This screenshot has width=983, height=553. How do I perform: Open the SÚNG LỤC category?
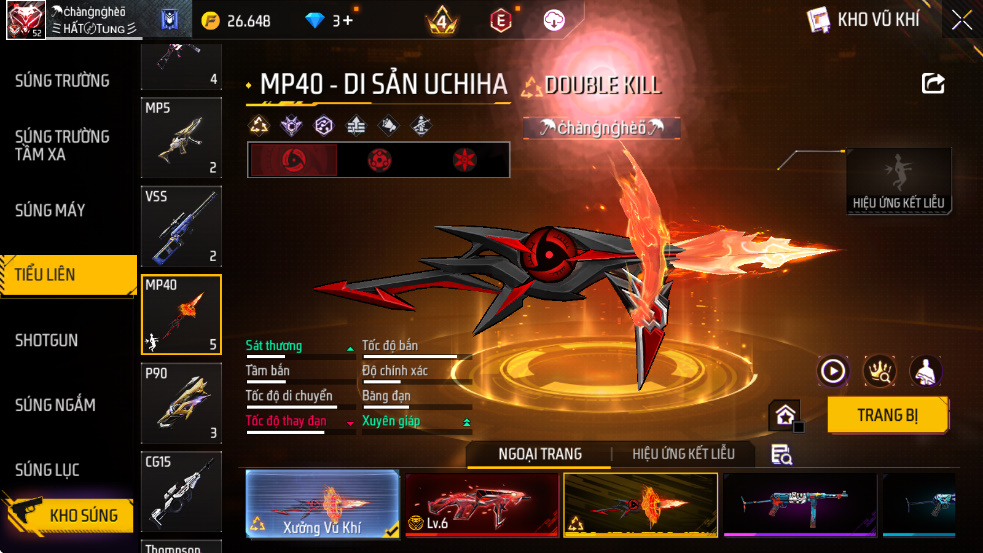pyautogui.click(x=47, y=470)
